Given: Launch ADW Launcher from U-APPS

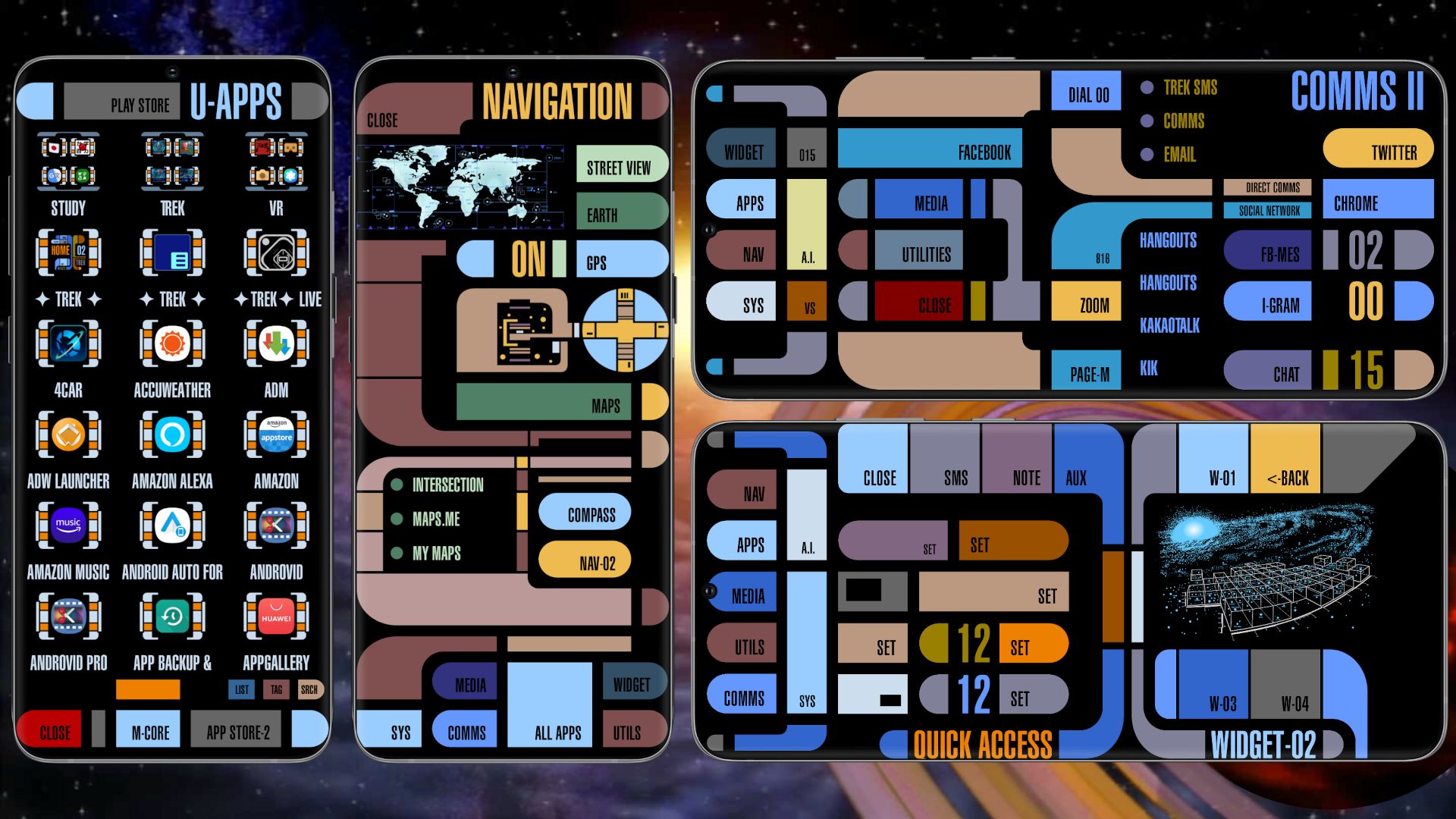Looking at the screenshot, I should [x=68, y=435].
